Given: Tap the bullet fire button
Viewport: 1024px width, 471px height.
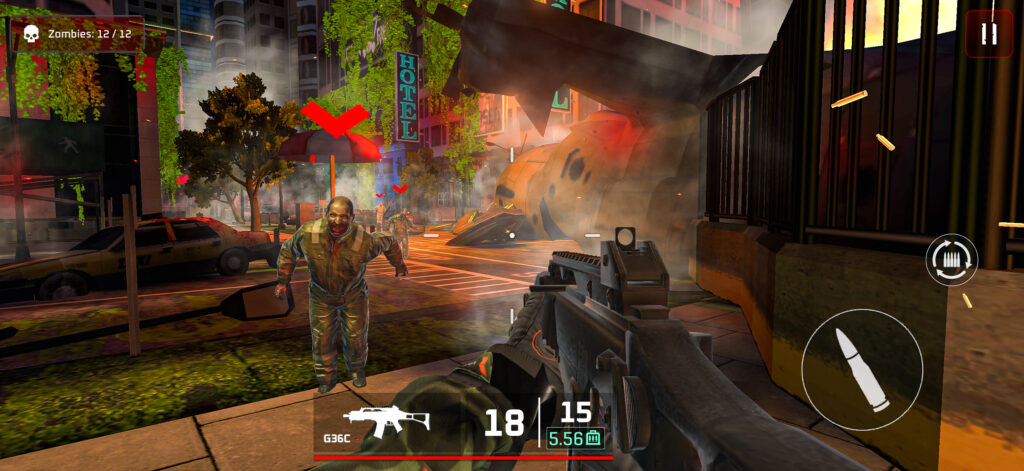Looking at the screenshot, I should [862, 371].
